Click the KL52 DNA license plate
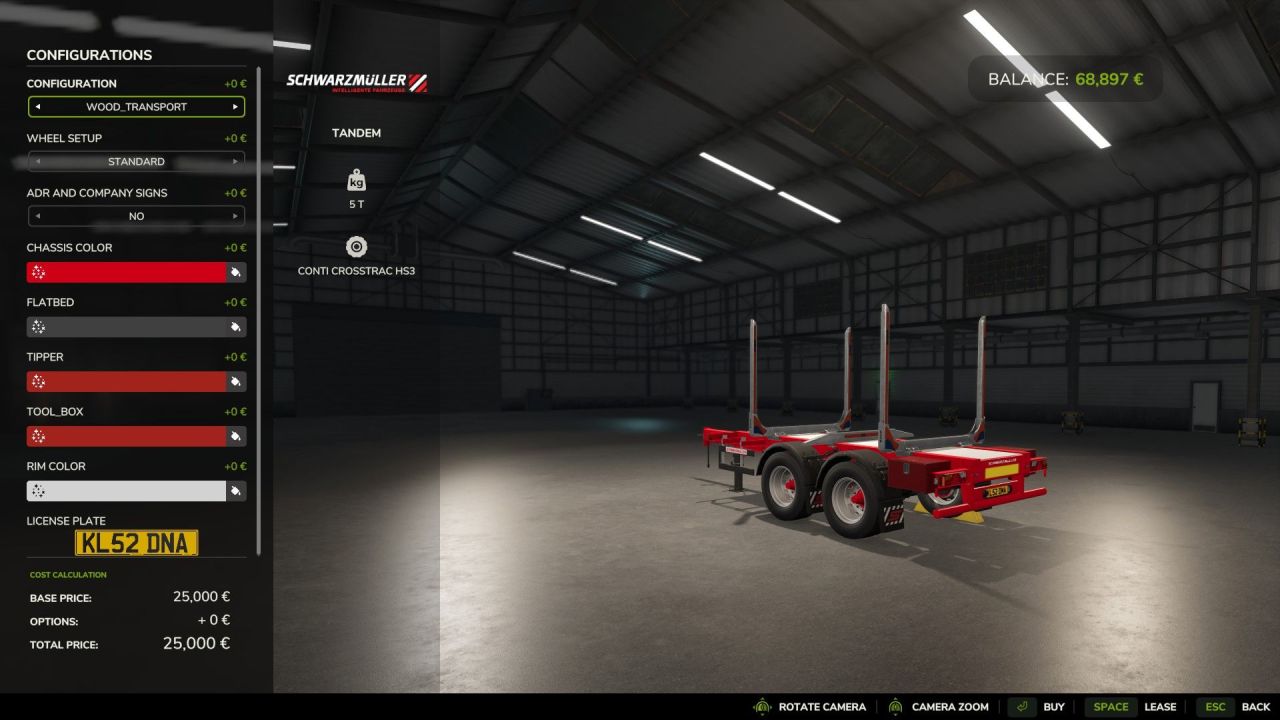Viewport: 1280px width, 720px height. click(x=137, y=544)
